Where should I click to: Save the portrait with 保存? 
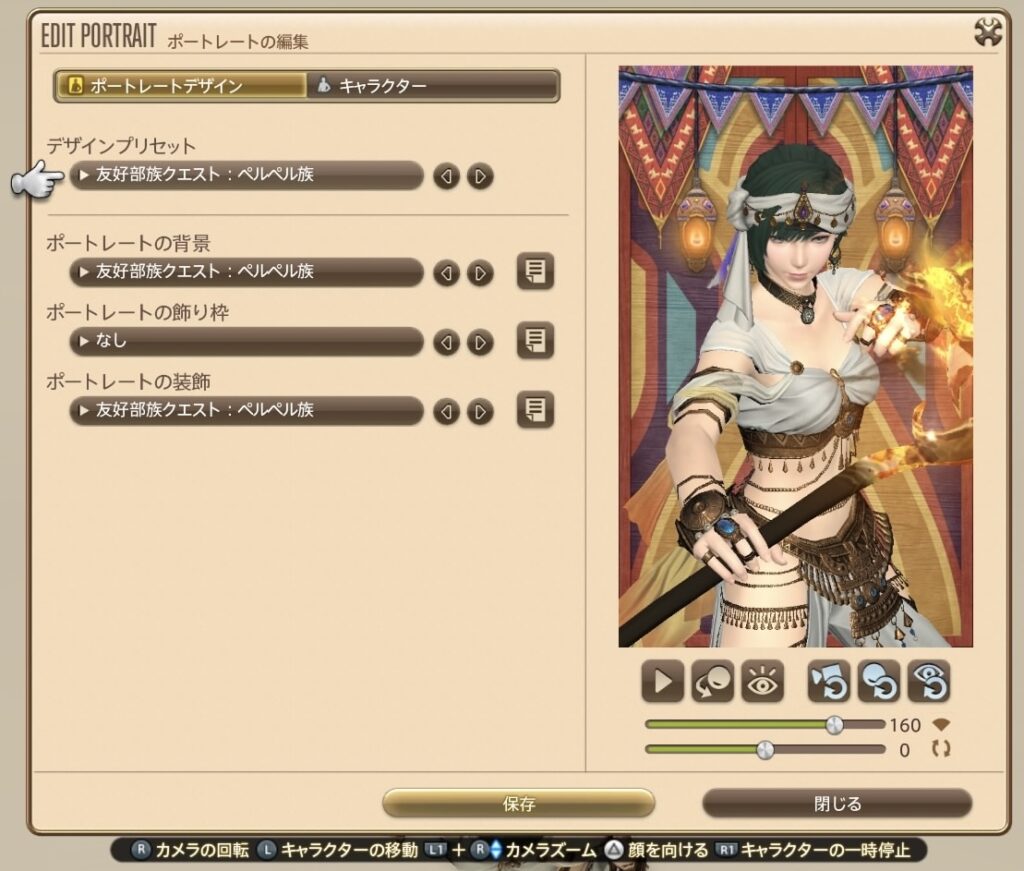[518, 803]
